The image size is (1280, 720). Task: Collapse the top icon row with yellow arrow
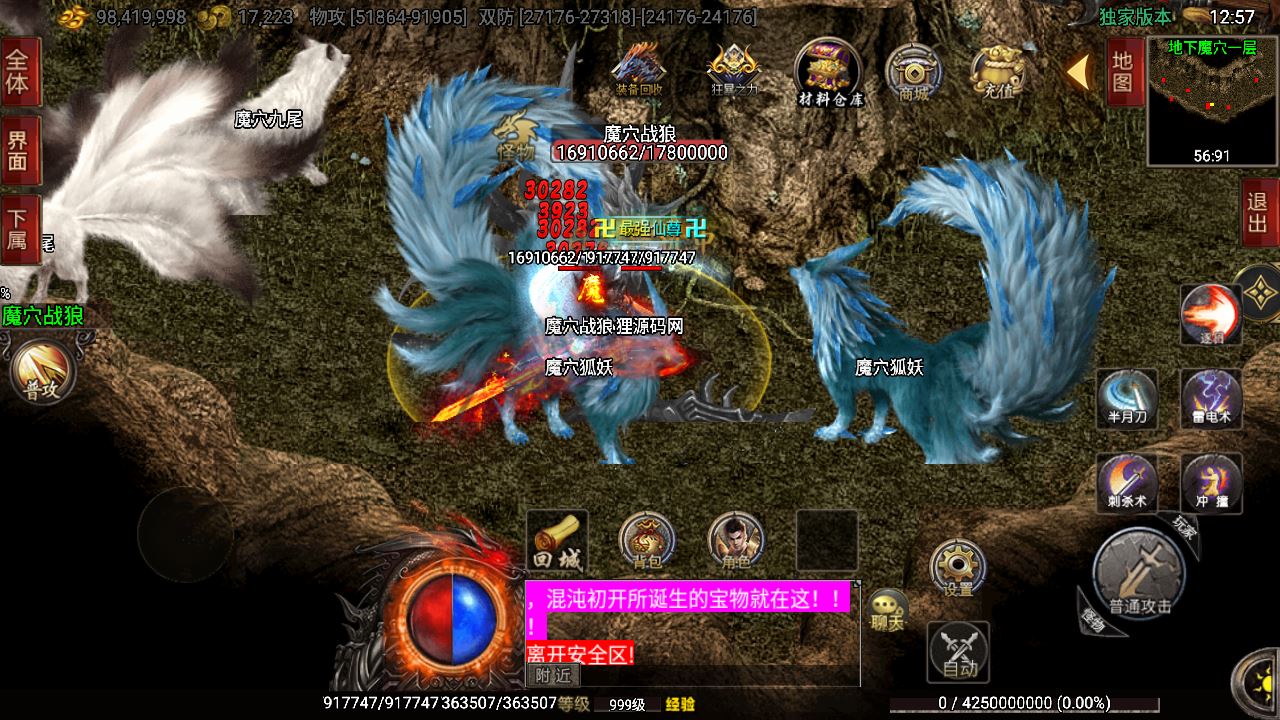pyautogui.click(x=1078, y=72)
